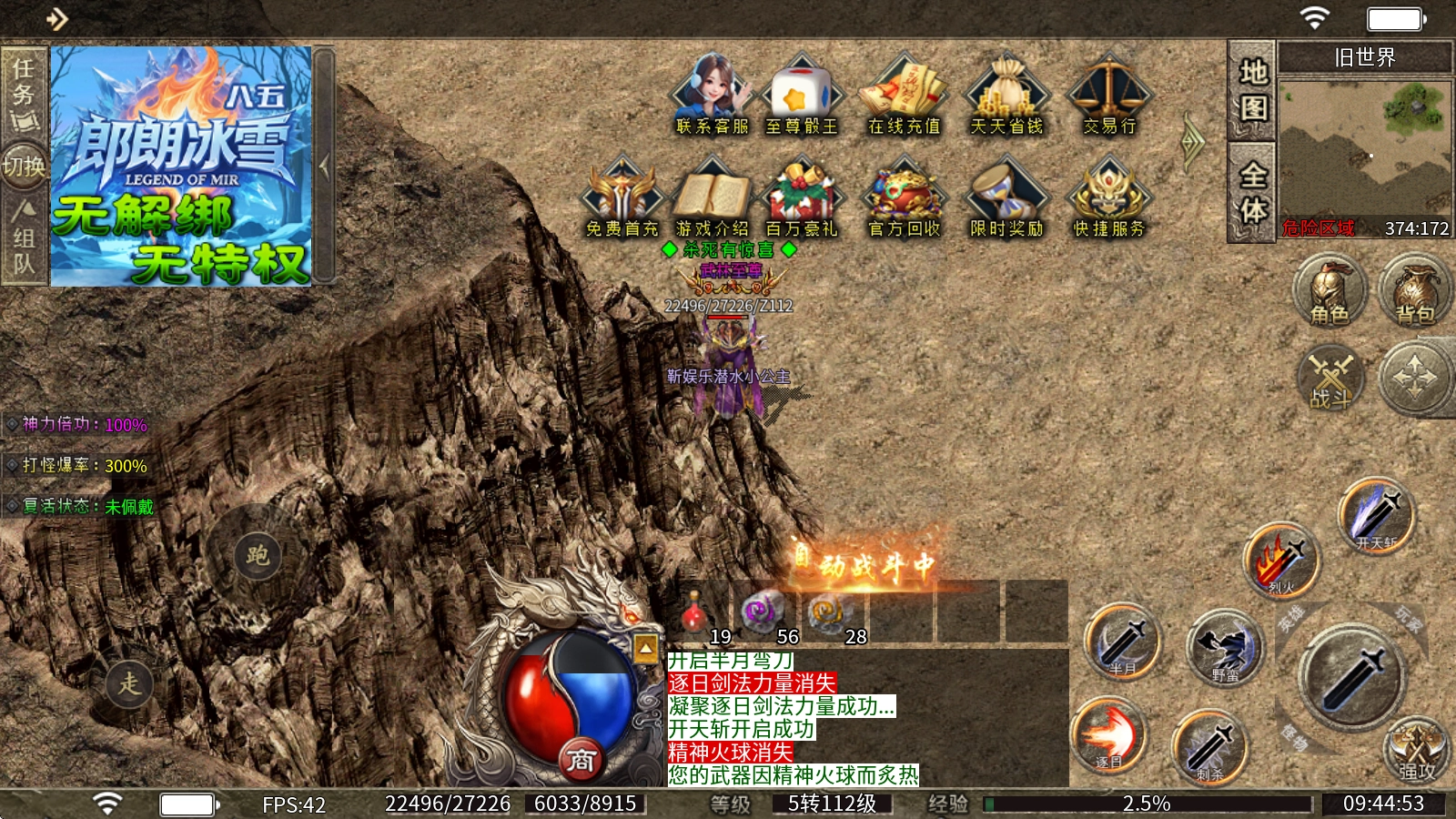1456x819 pixels.
Task: Open the 背包 backpack
Action: (1414, 291)
